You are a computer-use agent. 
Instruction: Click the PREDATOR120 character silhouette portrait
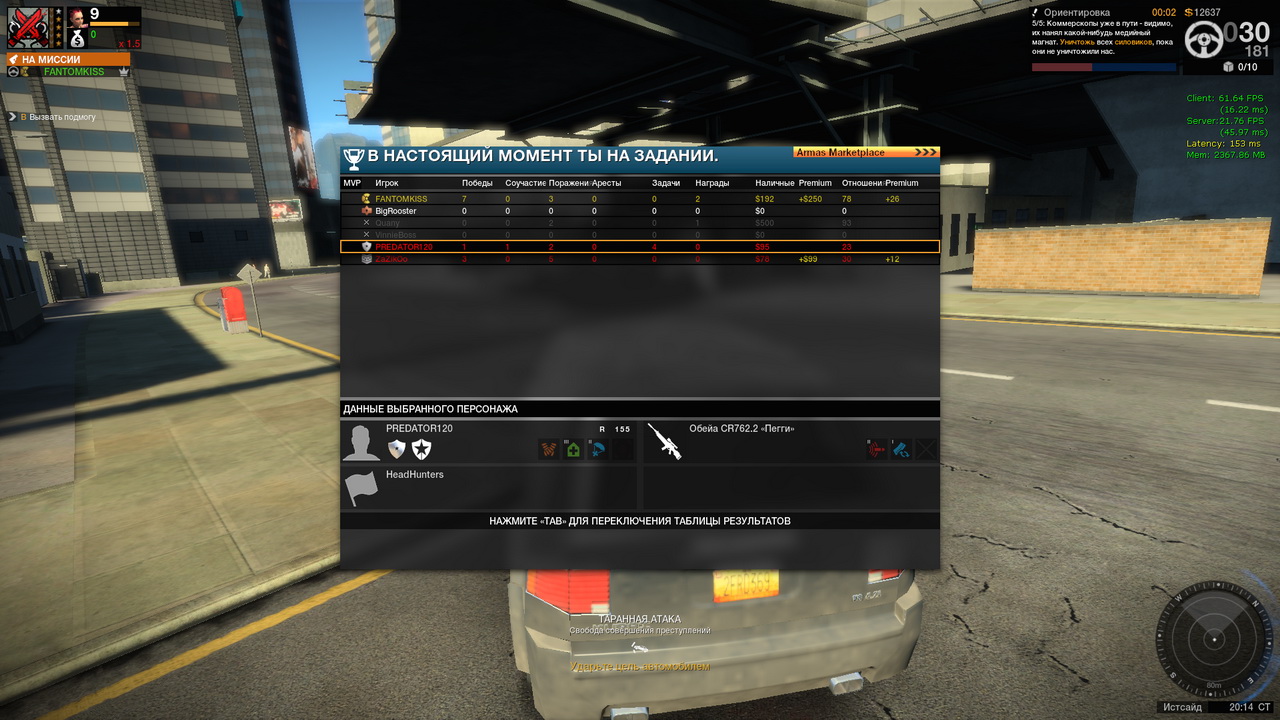coord(361,442)
